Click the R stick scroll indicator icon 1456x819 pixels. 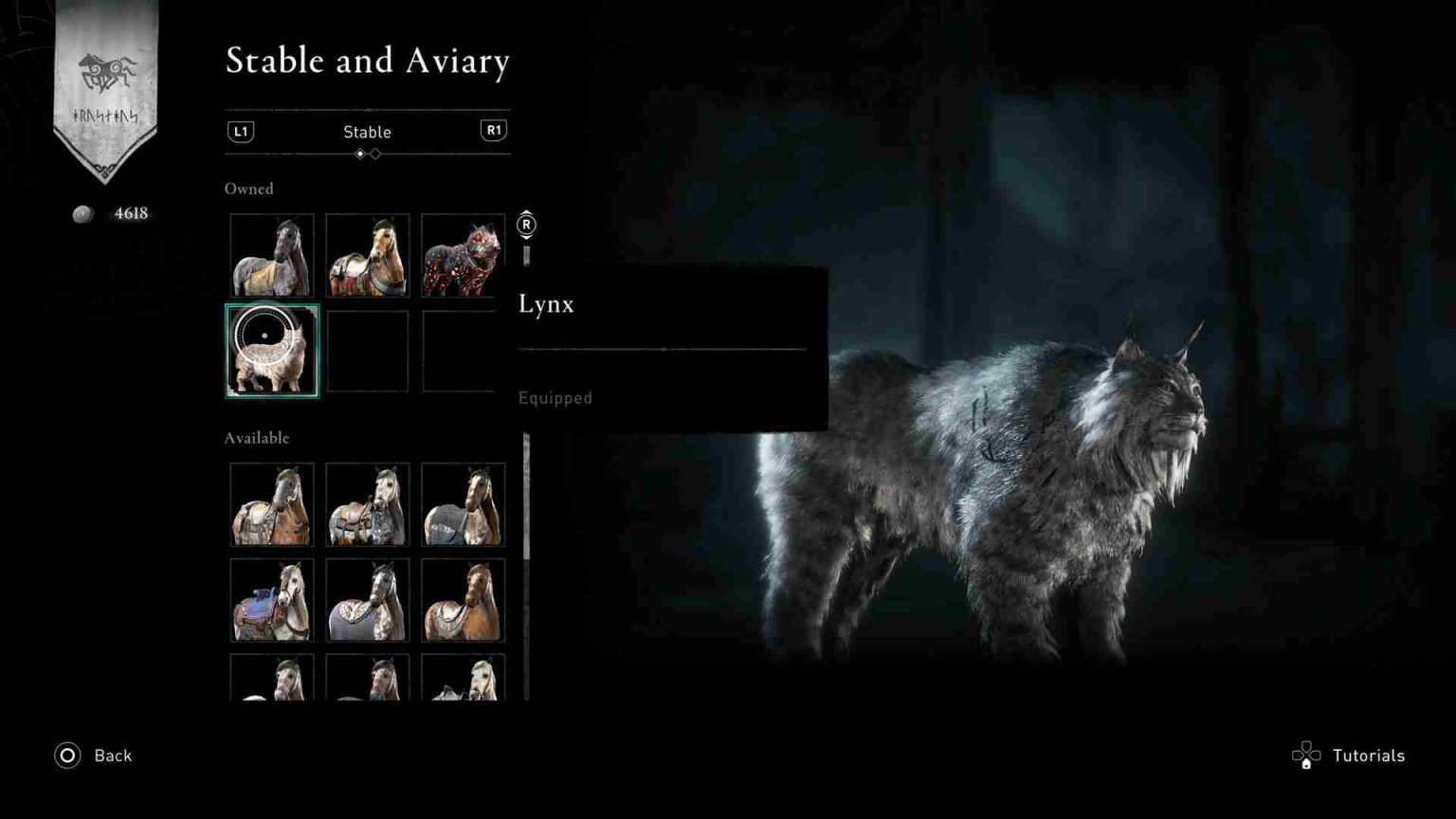point(526,226)
